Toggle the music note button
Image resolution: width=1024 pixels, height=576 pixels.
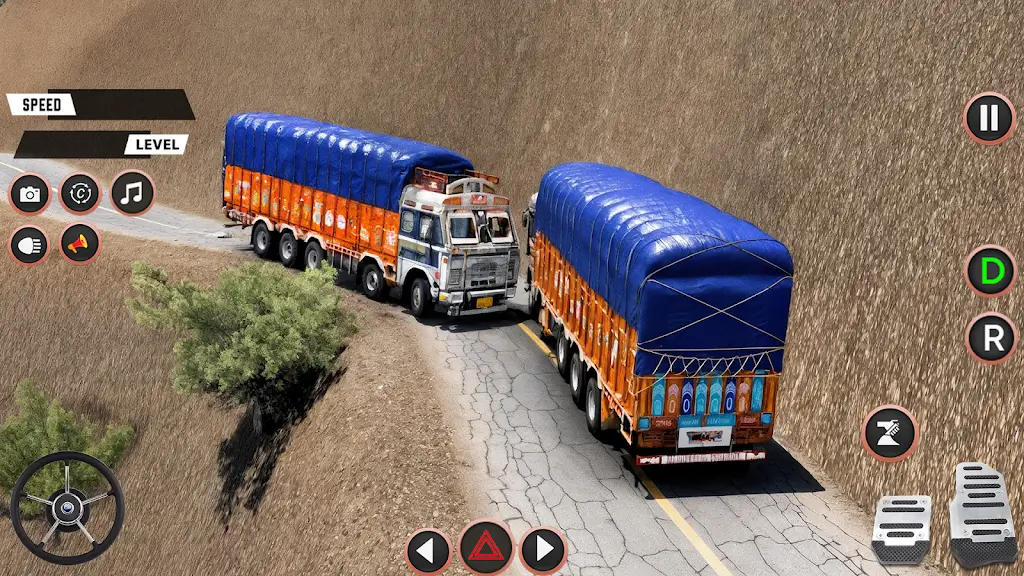(132, 193)
